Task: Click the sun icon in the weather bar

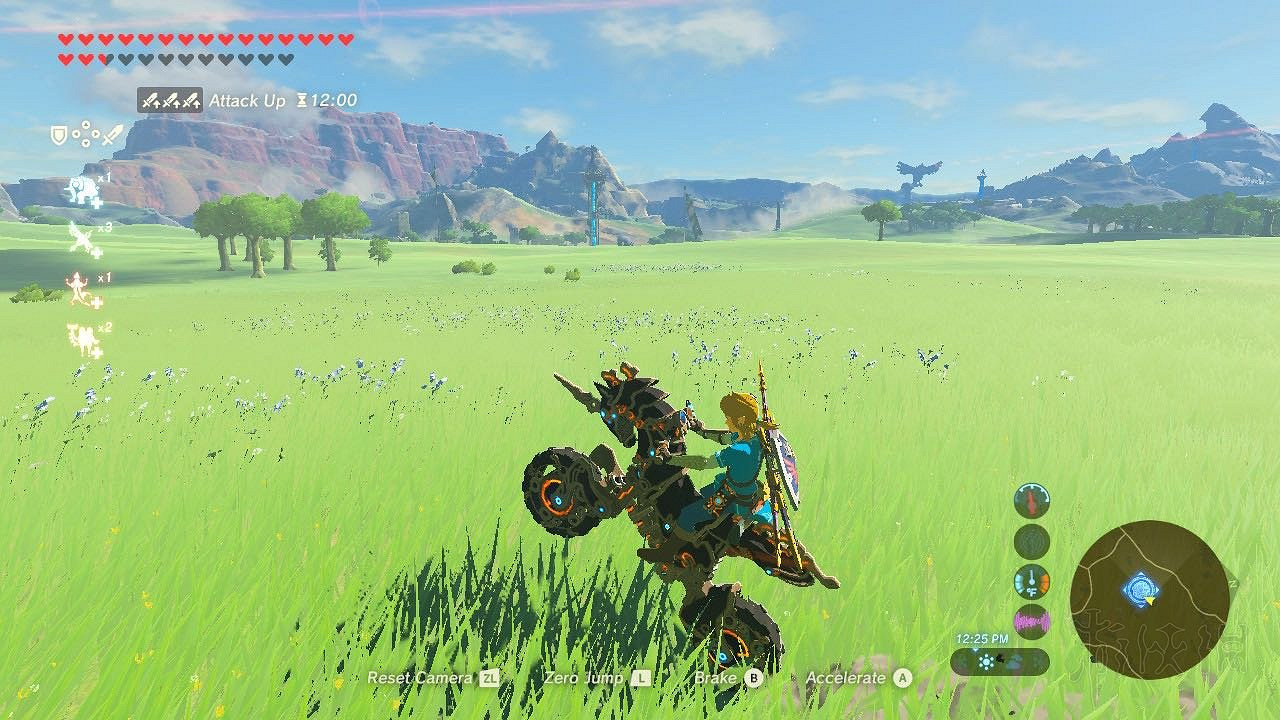Action: pos(986,662)
